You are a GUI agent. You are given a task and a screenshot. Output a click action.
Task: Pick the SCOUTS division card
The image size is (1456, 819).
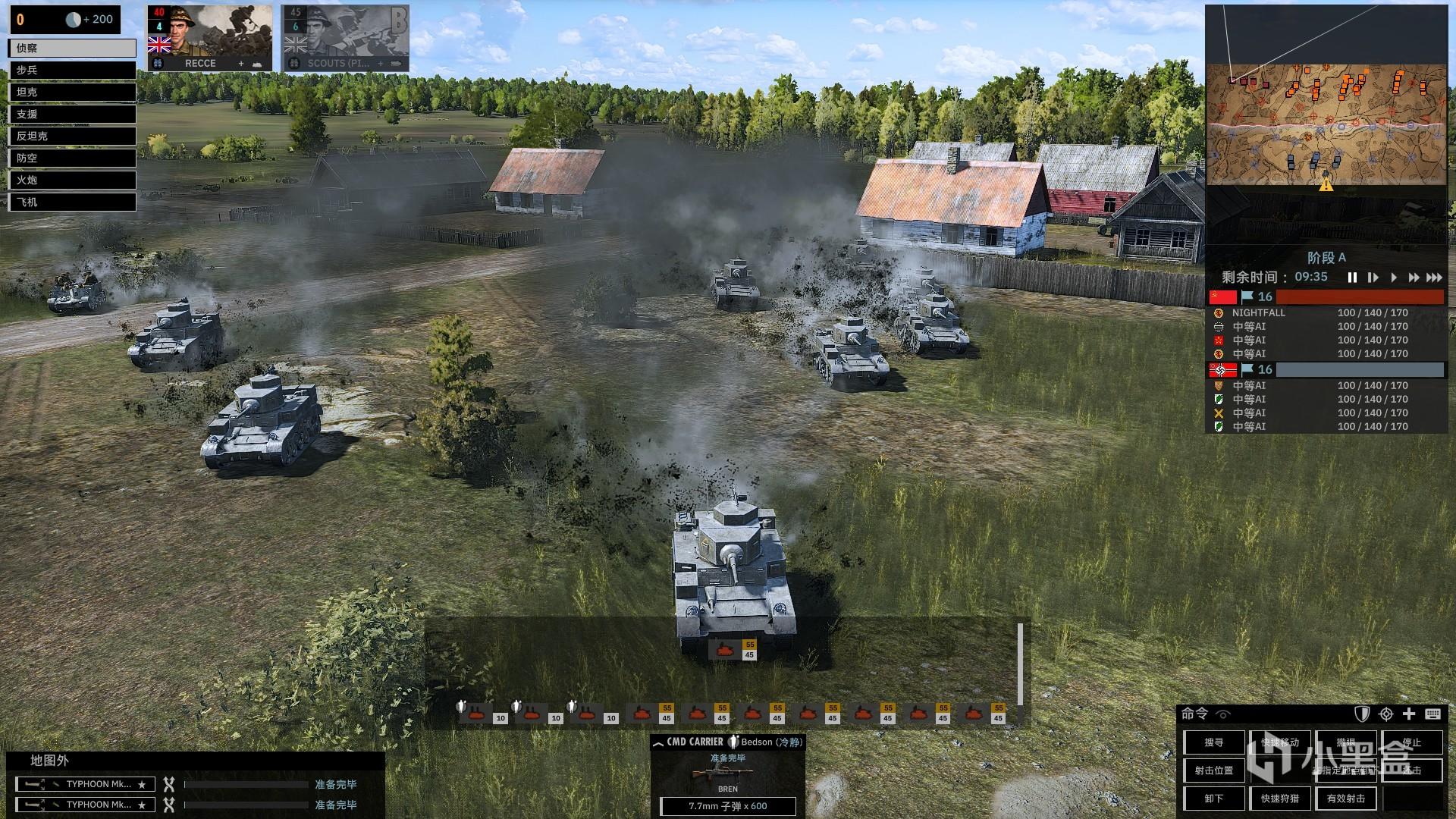click(x=346, y=39)
